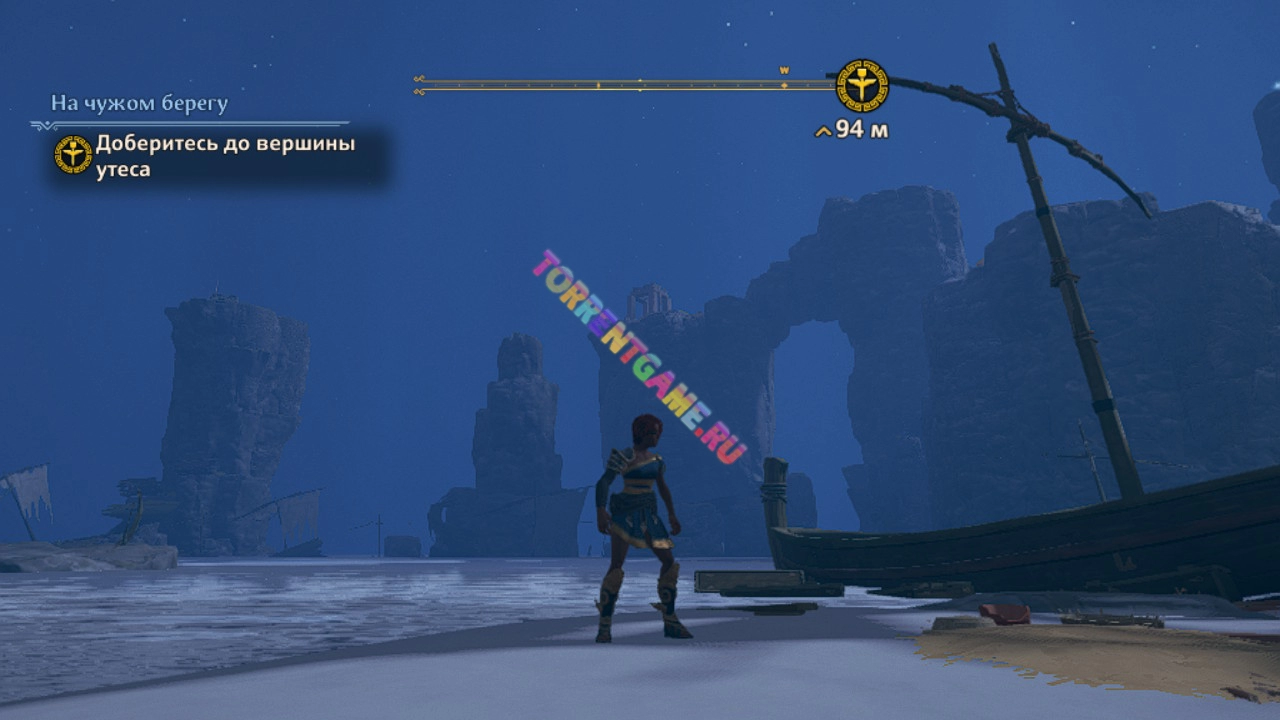
Task: Select the quest objective icon in tracker
Action: tap(73, 154)
